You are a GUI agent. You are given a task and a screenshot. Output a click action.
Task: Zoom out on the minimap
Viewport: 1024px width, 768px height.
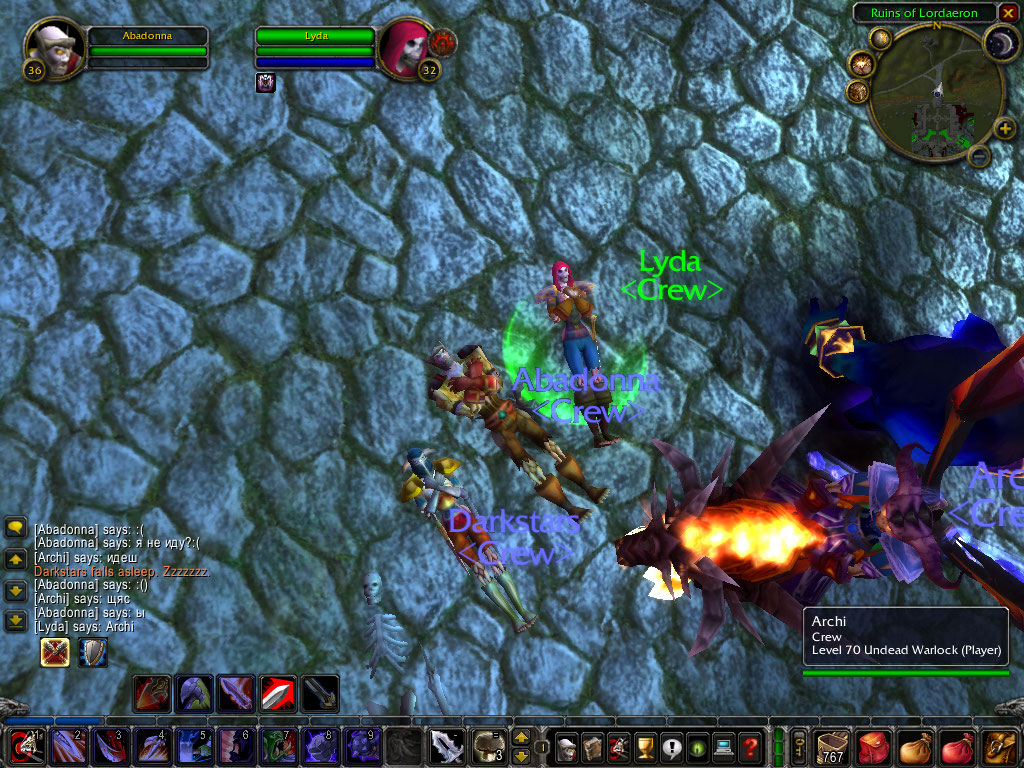(980, 156)
